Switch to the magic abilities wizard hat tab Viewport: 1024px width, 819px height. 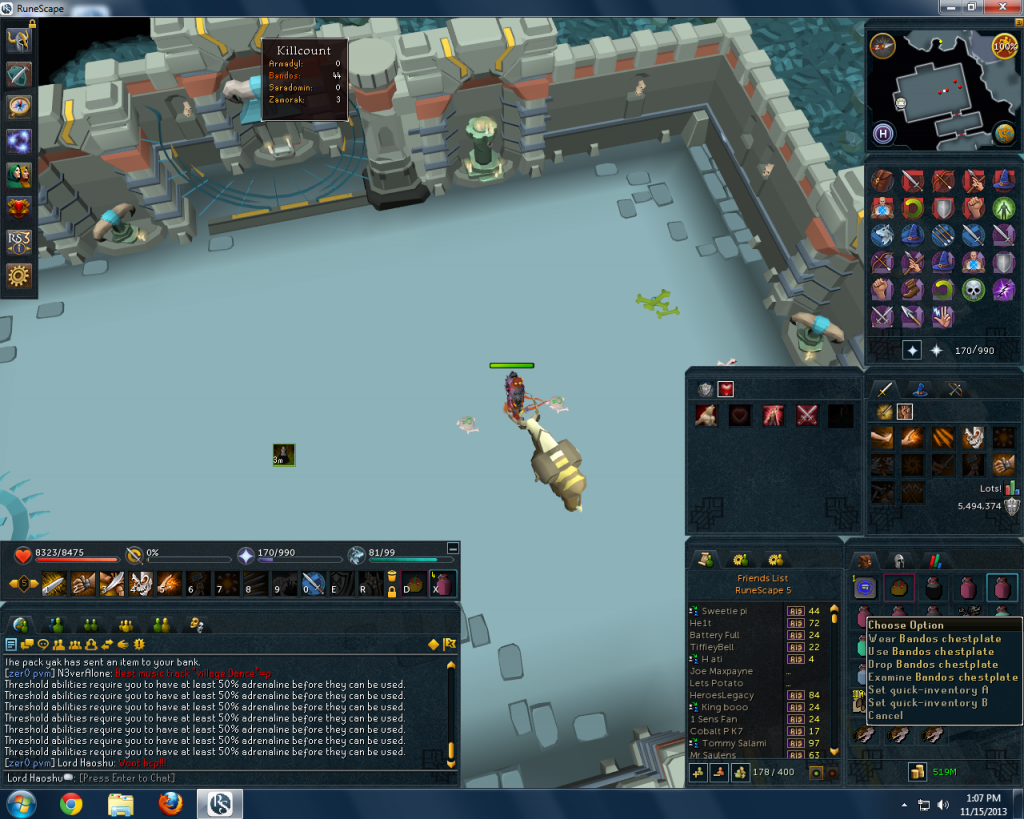click(x=920, y=390)
